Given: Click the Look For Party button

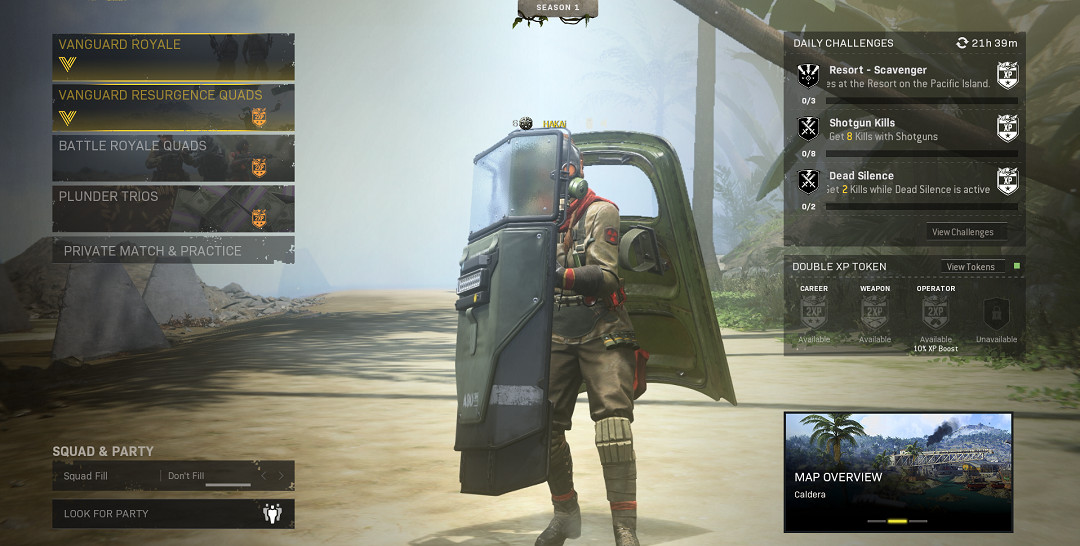Looking at the screenshot, I should [173, 514].
